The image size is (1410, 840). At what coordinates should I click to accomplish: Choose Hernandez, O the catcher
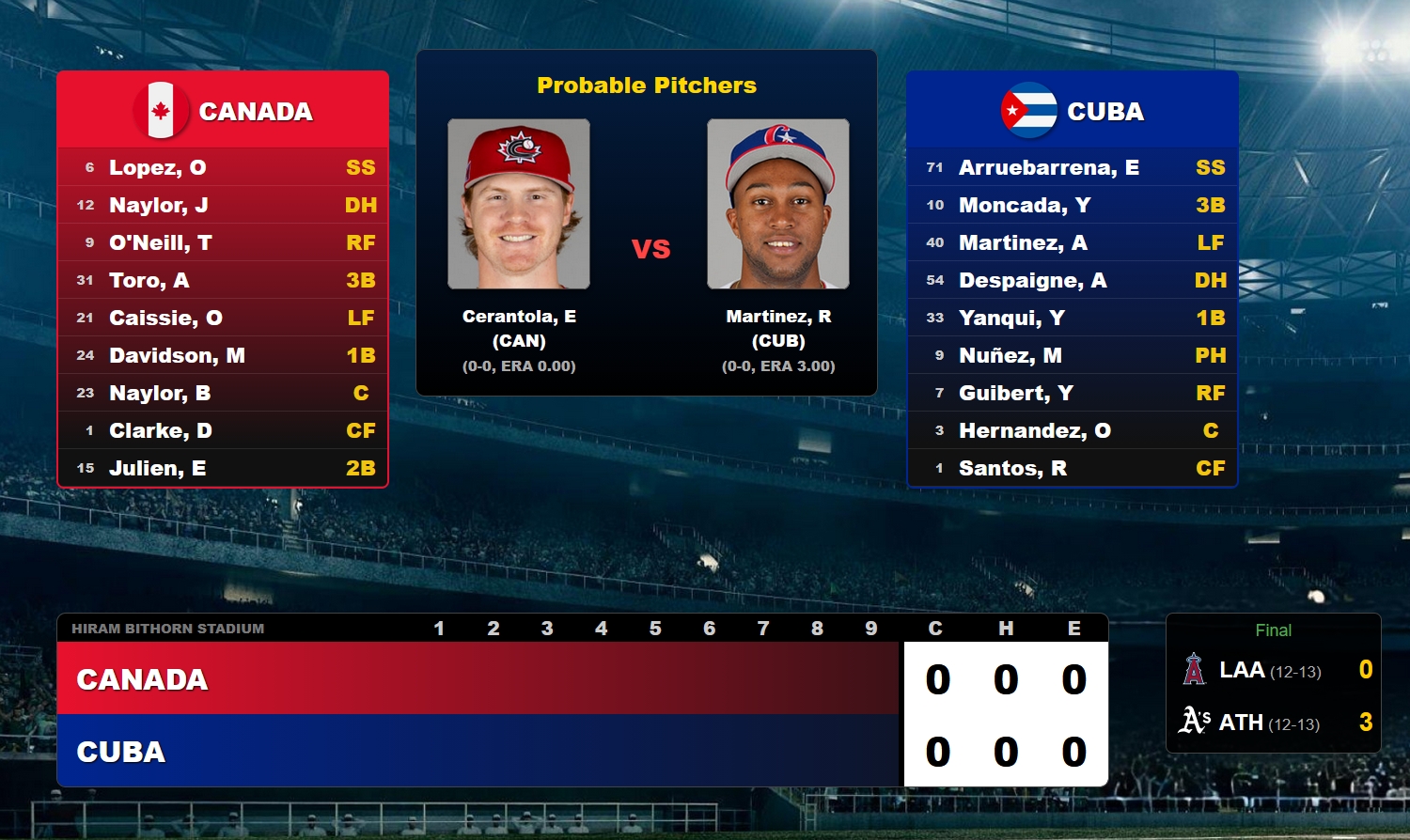(x=1073, y=430)
